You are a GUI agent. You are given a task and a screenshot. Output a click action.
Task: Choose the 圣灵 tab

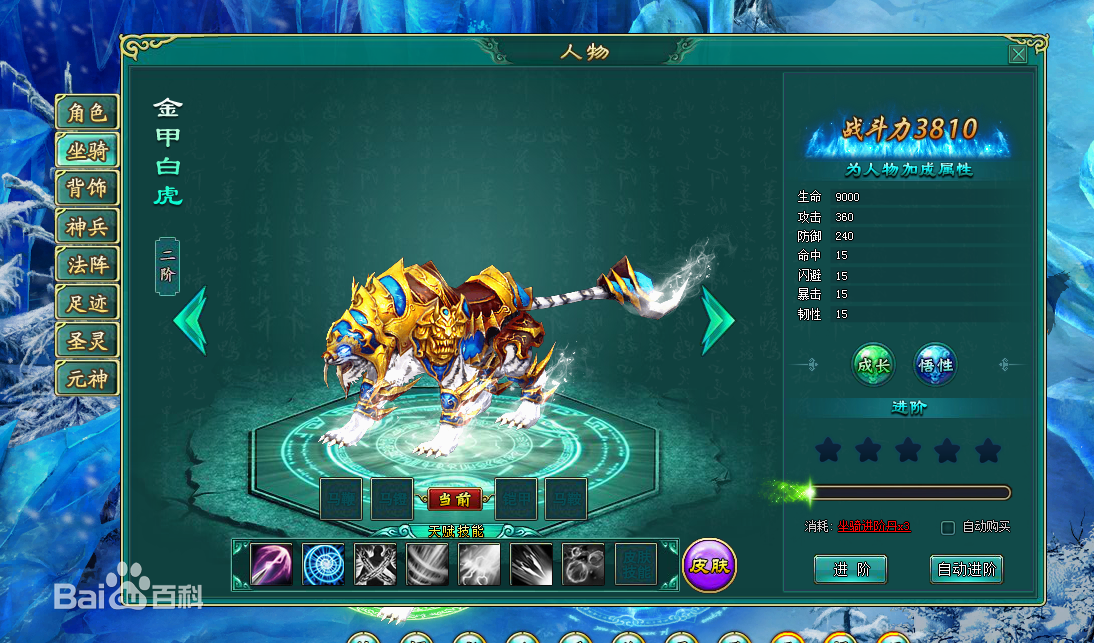click(x=87, y=341)
